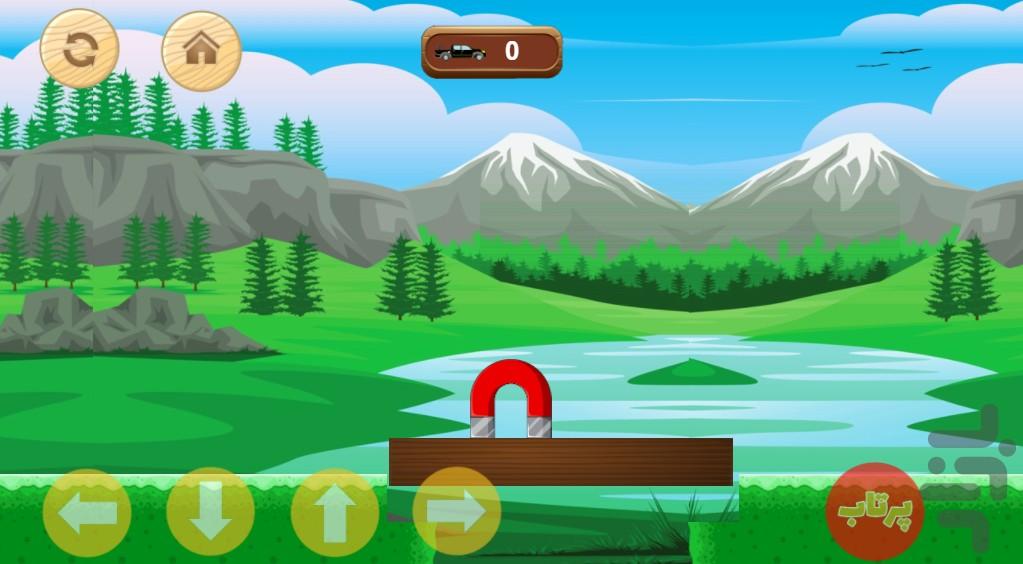The image size is (1023, 564).
Task: Tap the up arrow control
Action: click(x=334, y=513)
